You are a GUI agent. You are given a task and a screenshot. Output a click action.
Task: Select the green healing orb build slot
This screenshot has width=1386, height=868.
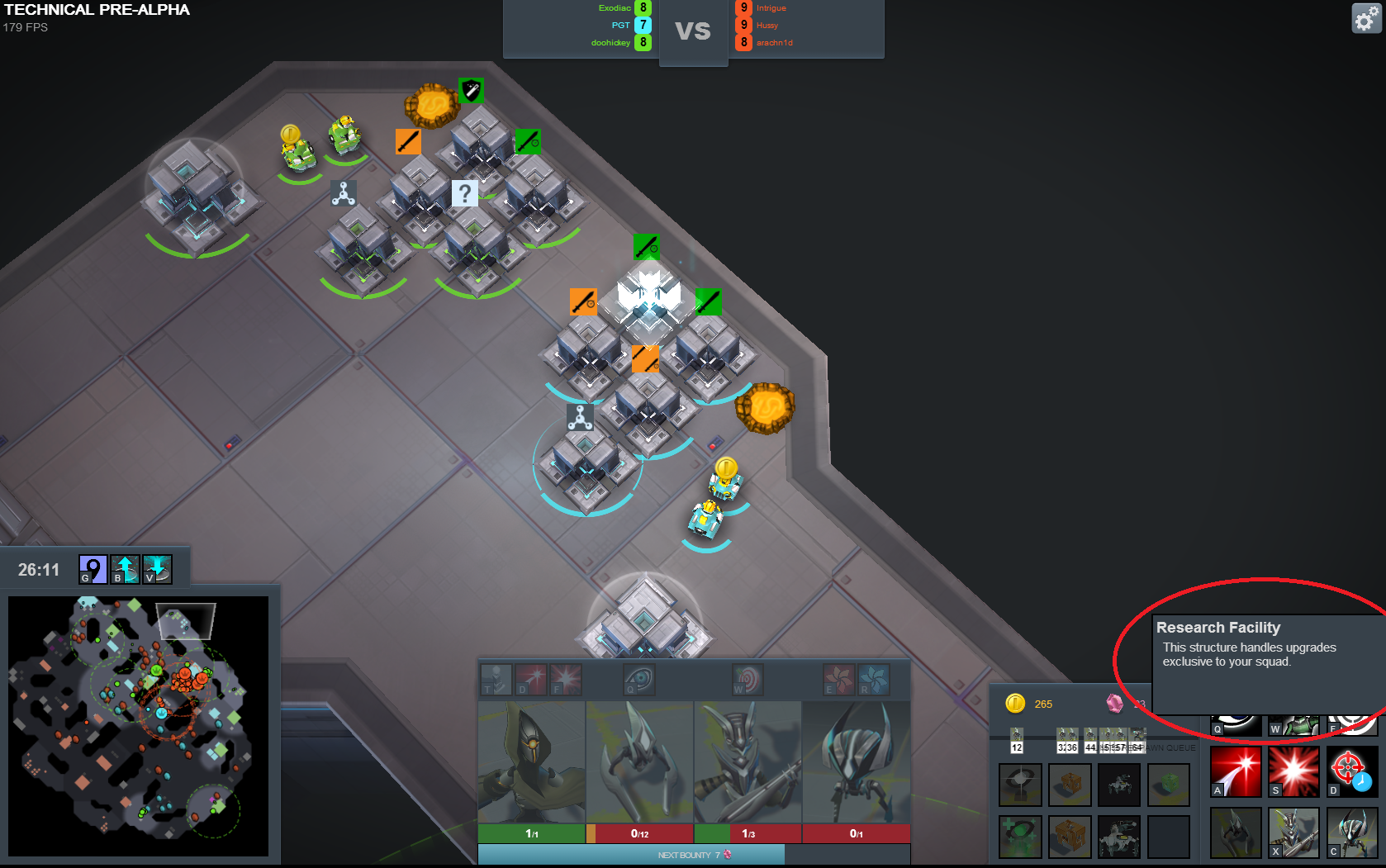coord(1020,836)
